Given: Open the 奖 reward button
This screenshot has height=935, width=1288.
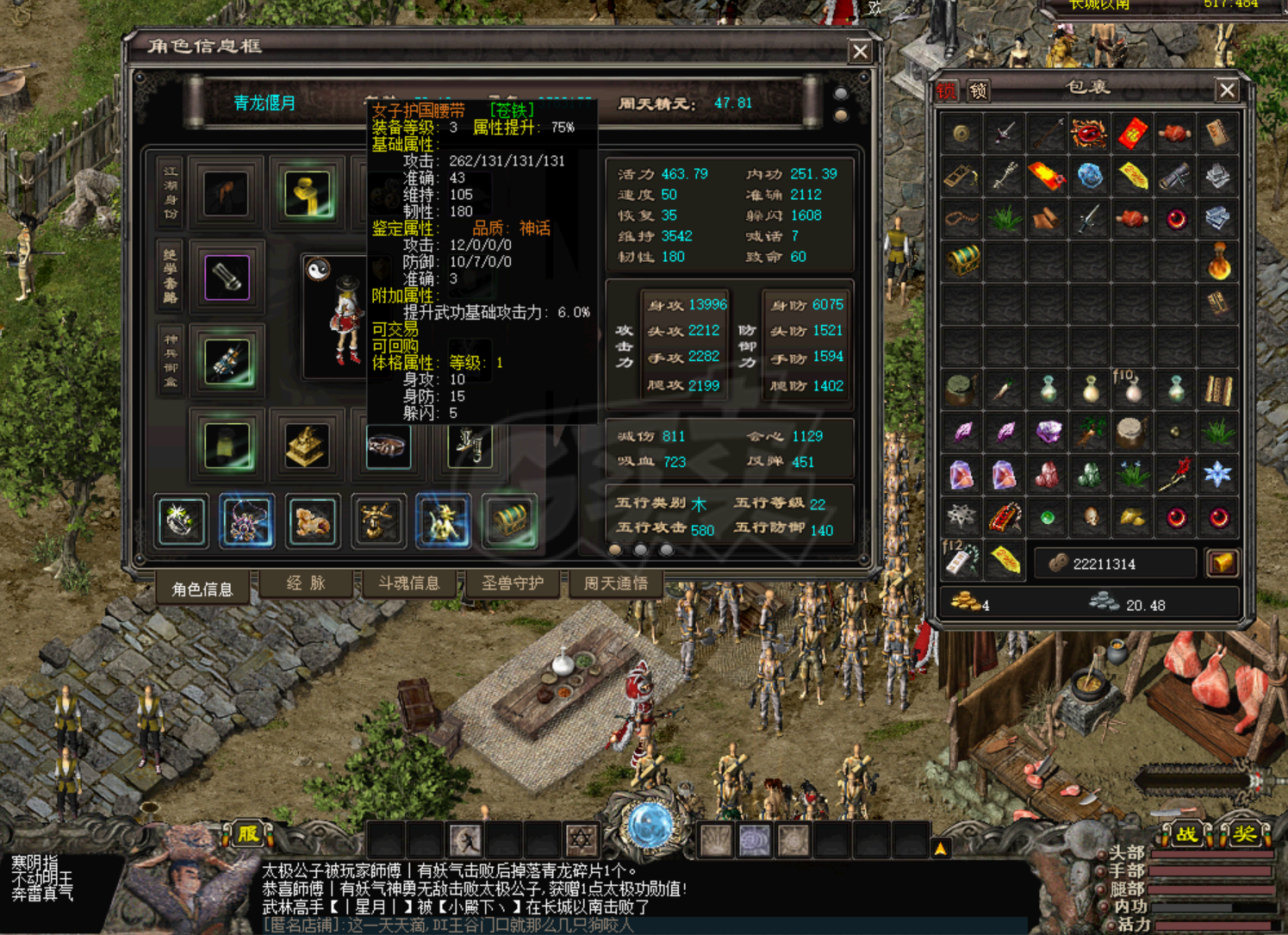Looking at the screenshot, I should point(1243,834).
